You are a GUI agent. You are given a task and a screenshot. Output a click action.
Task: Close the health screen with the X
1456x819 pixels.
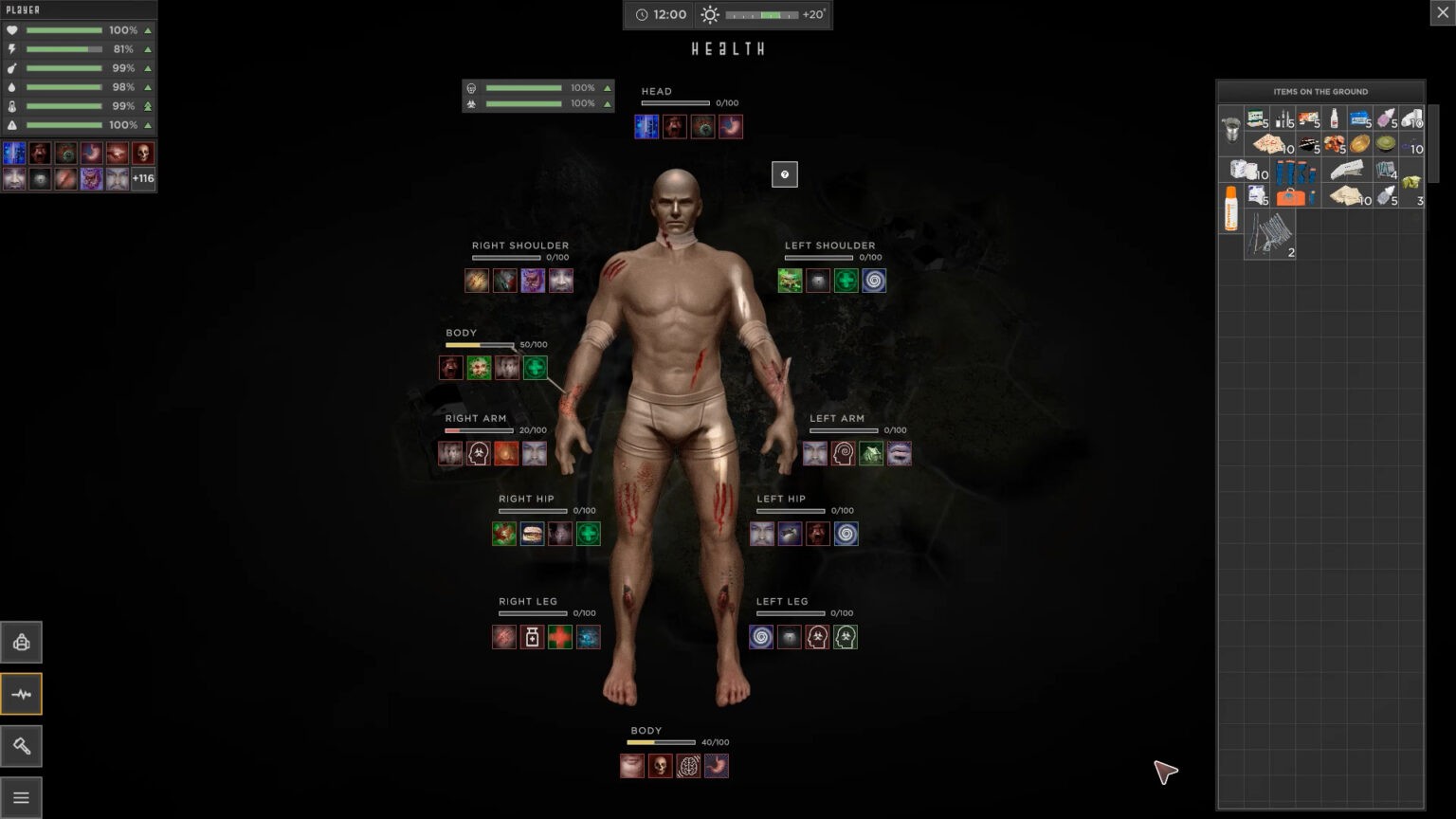pos(1442,12)
